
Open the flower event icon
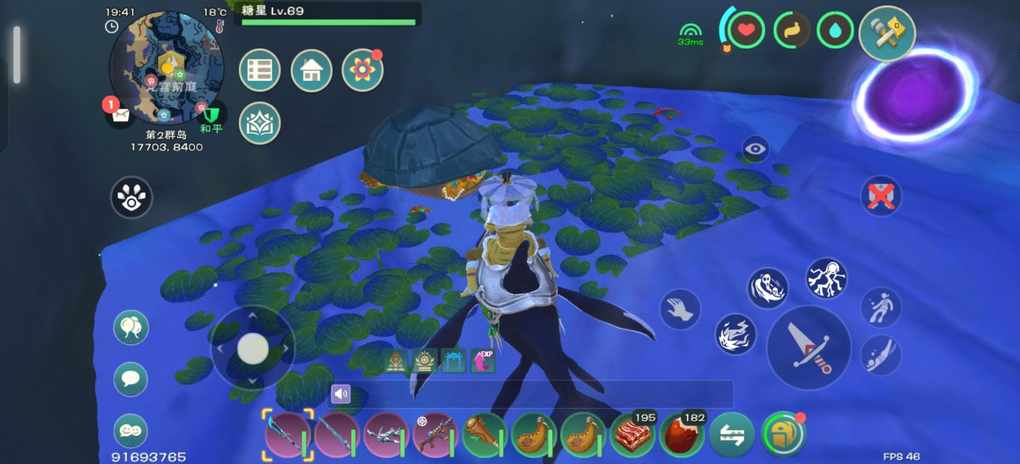[362, 70]
